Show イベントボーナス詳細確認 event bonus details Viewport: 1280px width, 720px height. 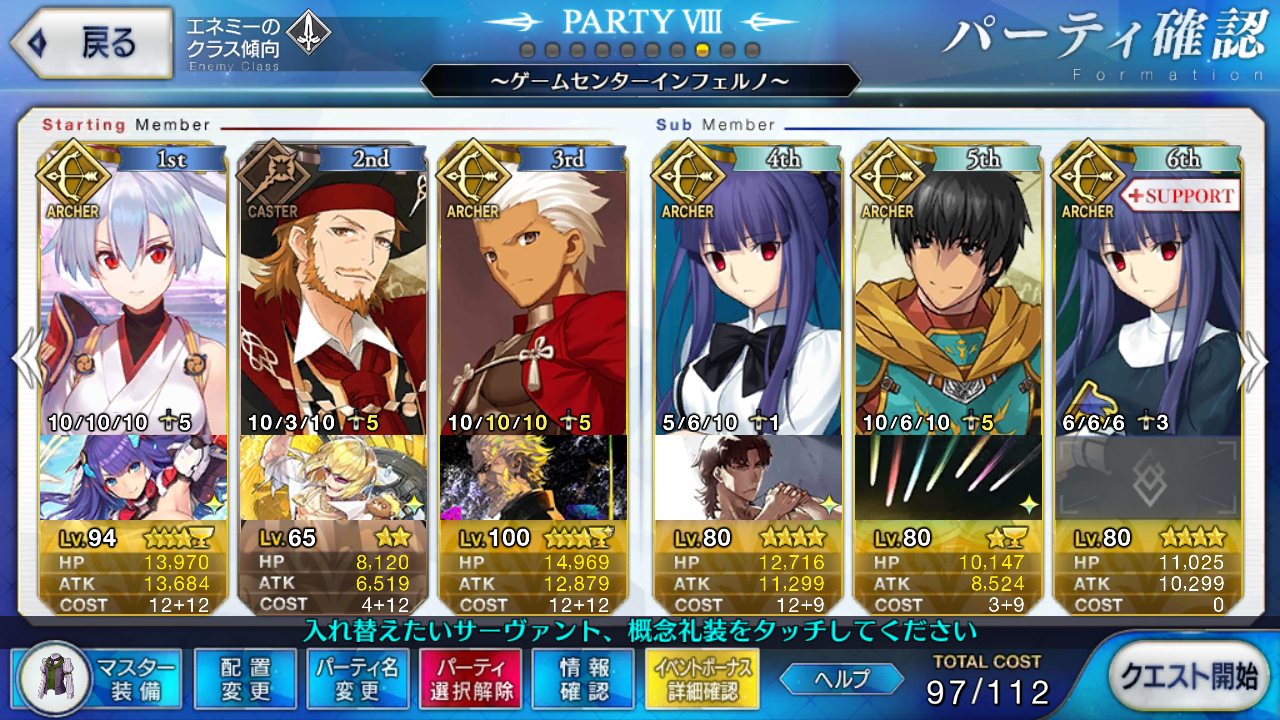(x=703, y=678)
